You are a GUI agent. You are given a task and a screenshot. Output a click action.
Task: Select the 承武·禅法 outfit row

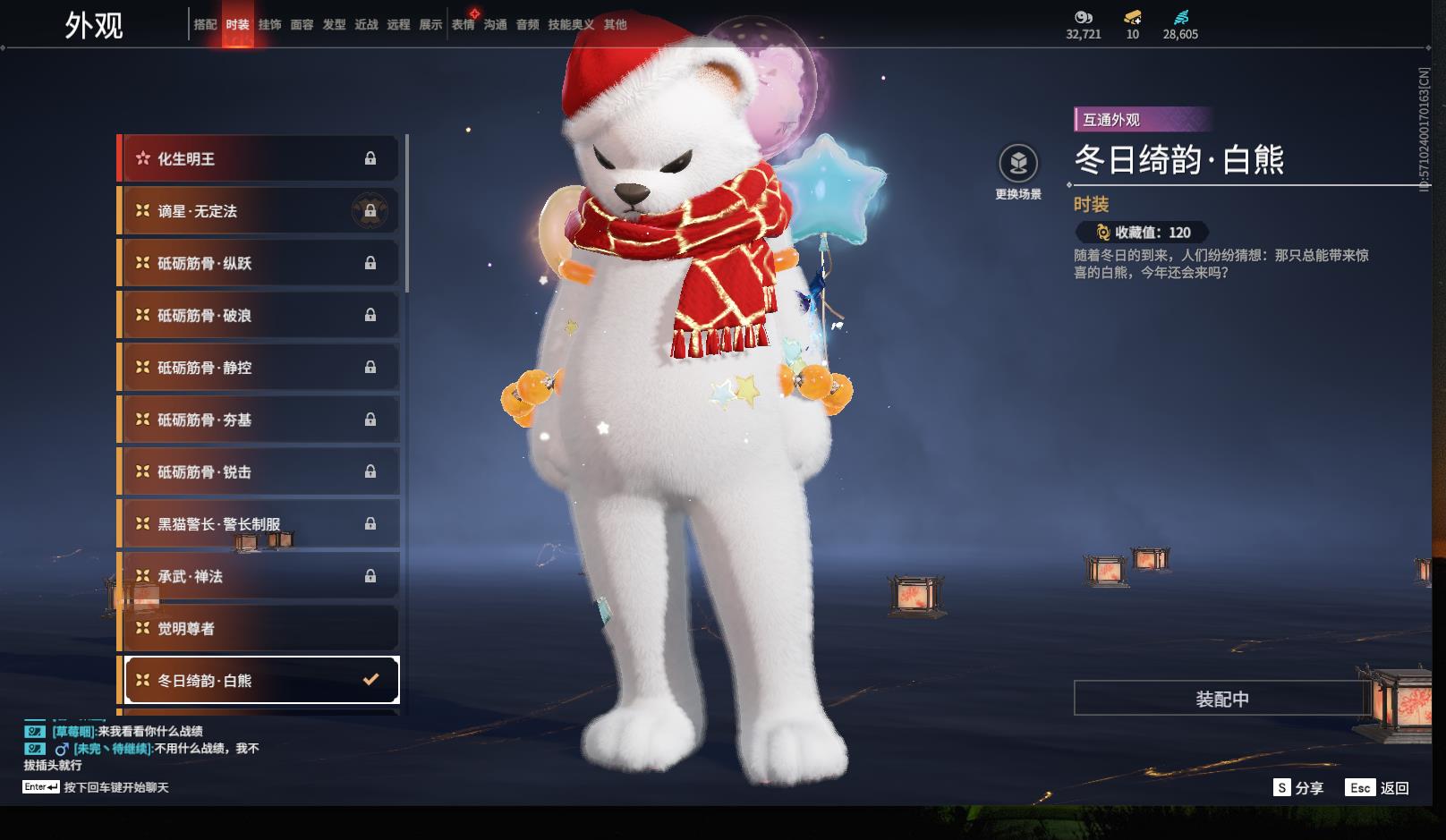coord(259,576)
